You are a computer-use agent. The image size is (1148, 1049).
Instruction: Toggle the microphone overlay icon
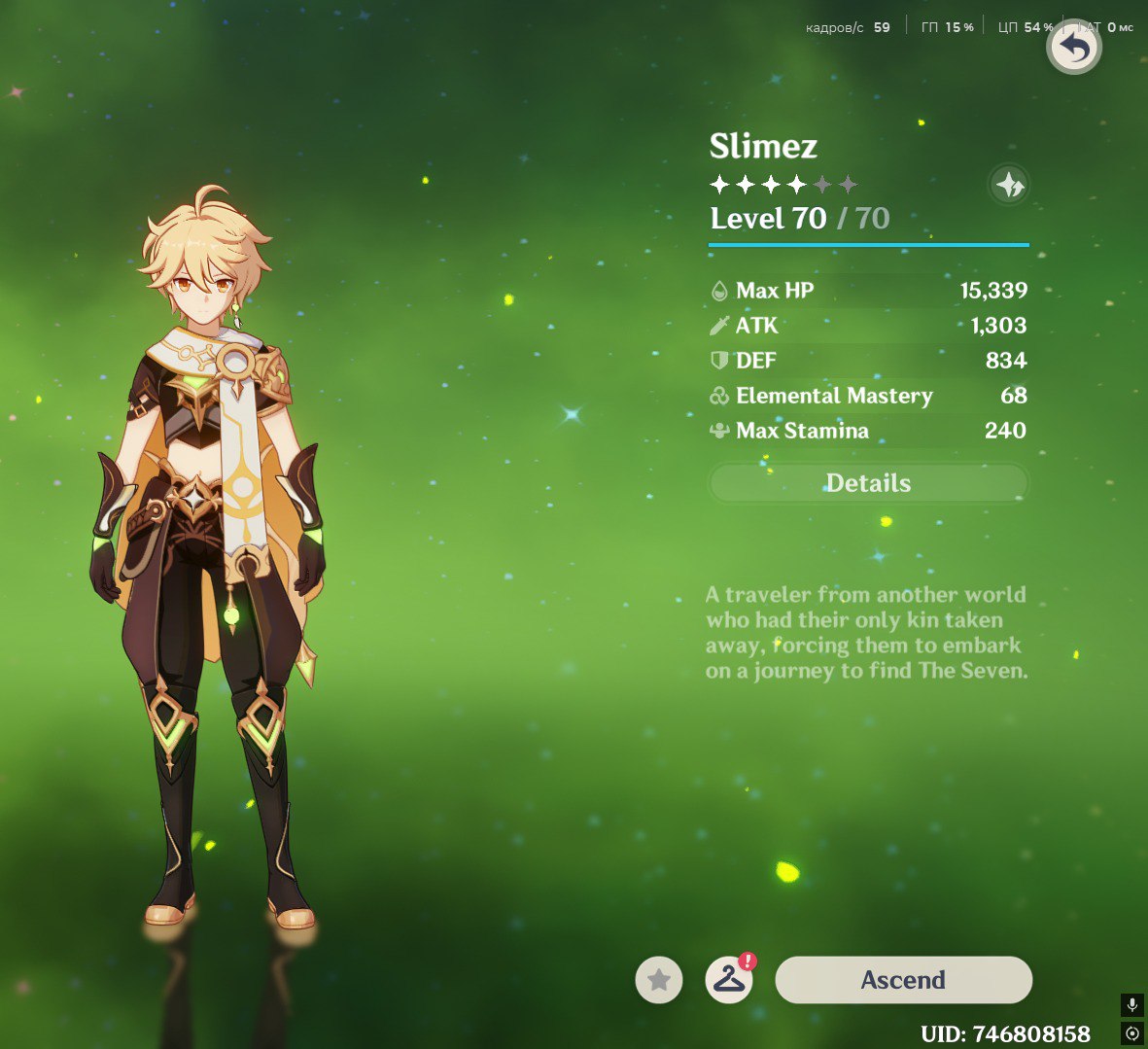[1131, 1005]
